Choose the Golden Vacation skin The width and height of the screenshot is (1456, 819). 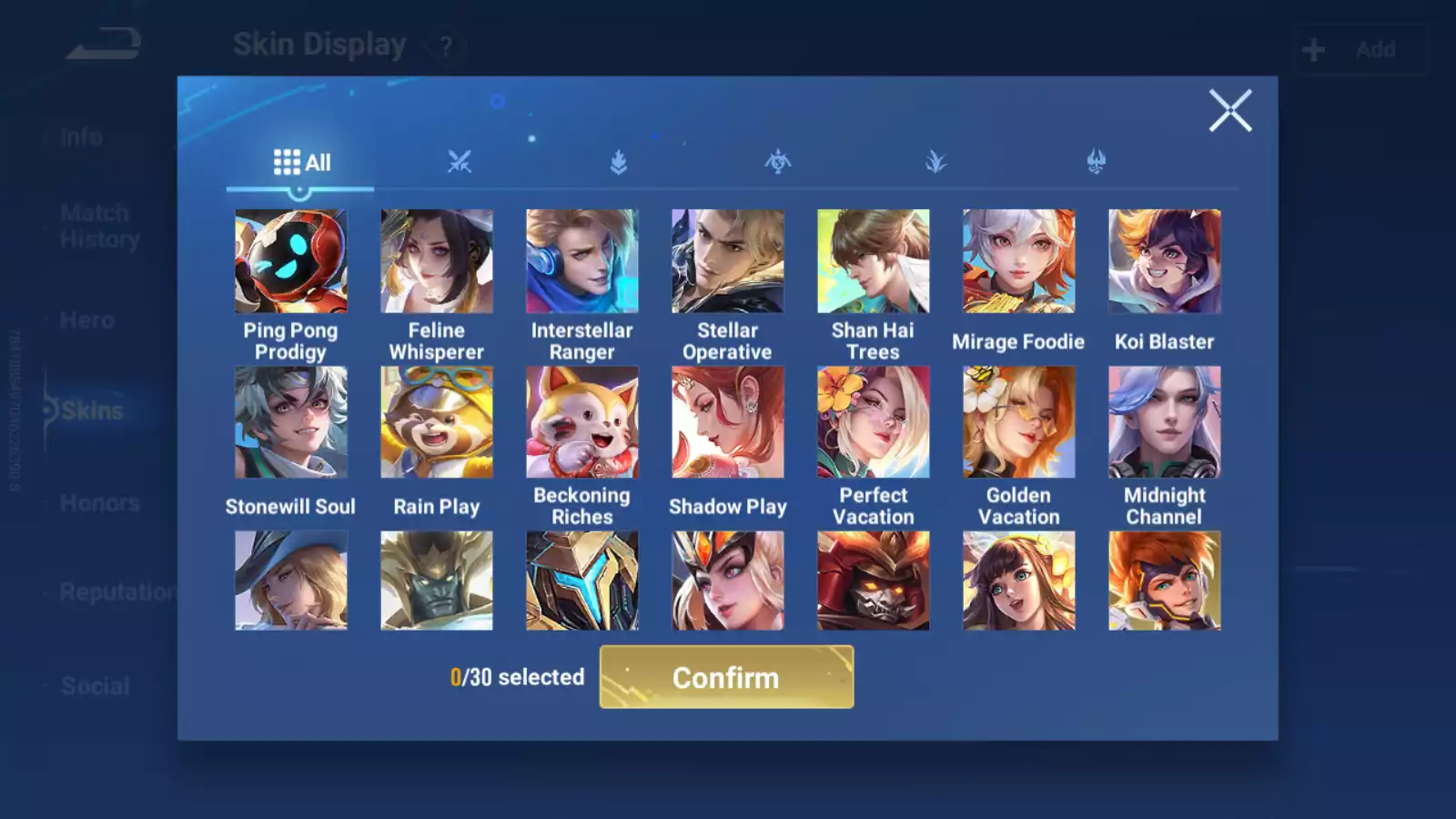[1018, 422]
